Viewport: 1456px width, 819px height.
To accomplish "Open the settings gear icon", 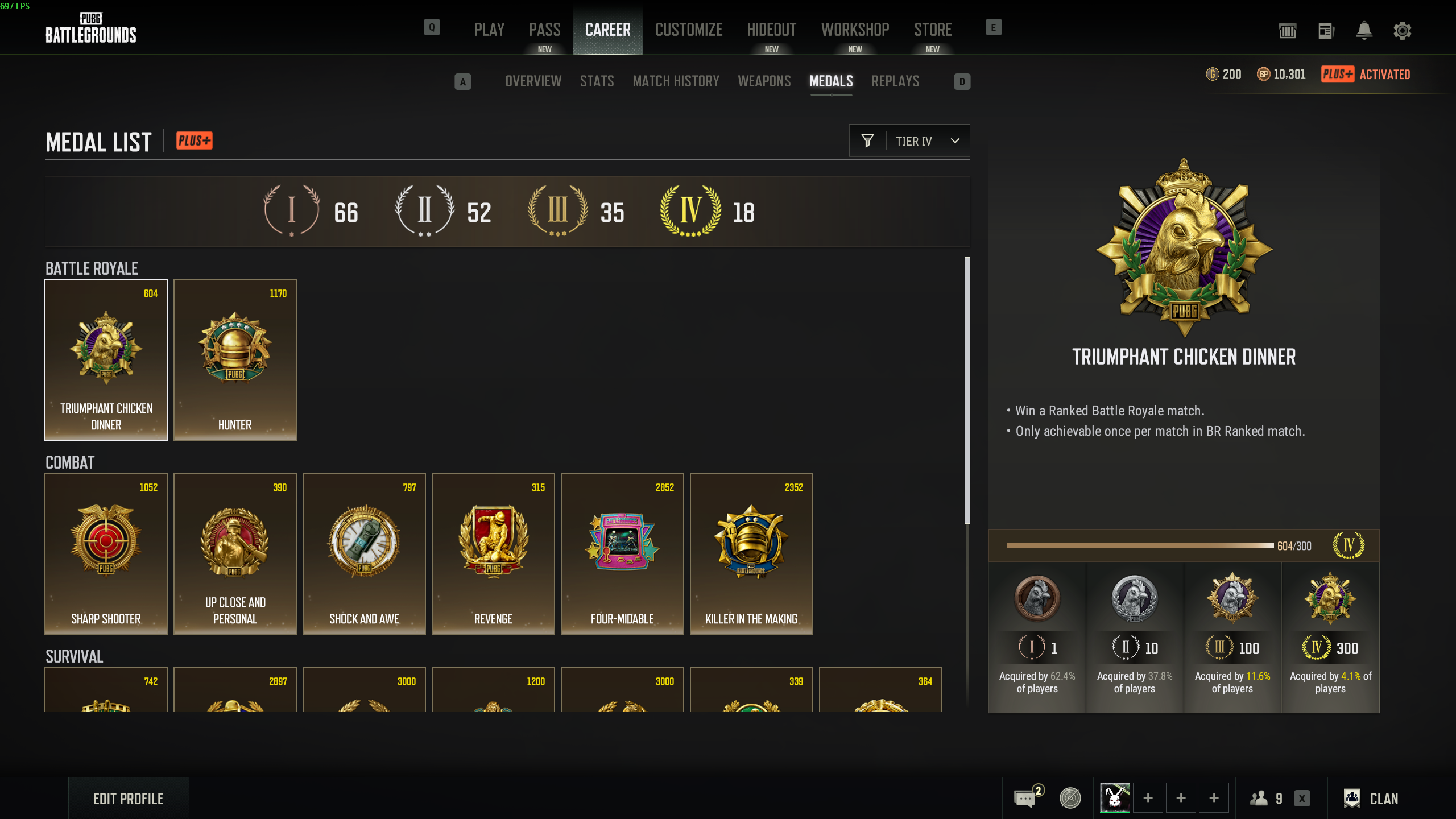I will point(1402,31).
